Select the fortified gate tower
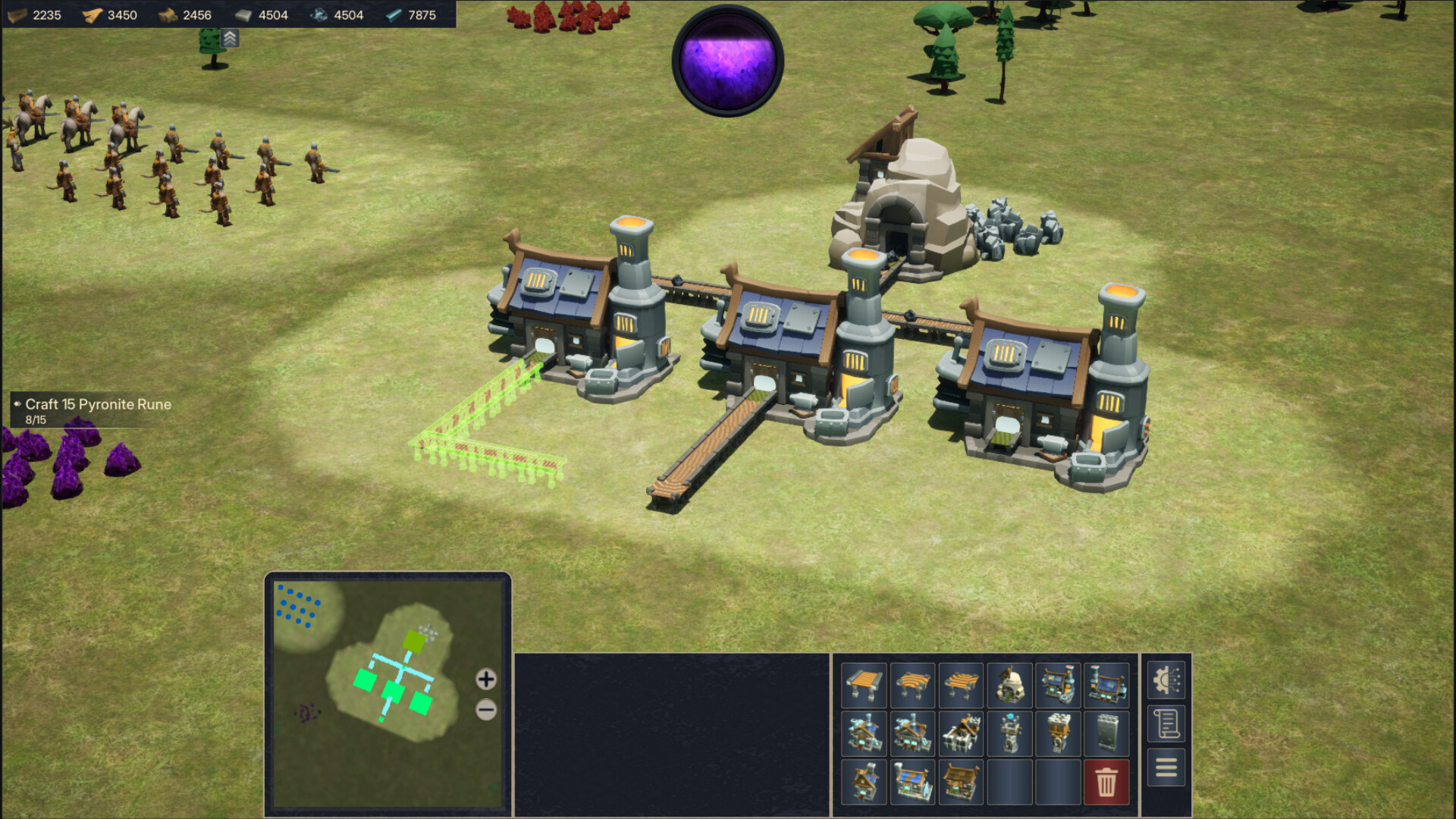This screenshot has width=1456, height=819. (x=1059, y=734)
